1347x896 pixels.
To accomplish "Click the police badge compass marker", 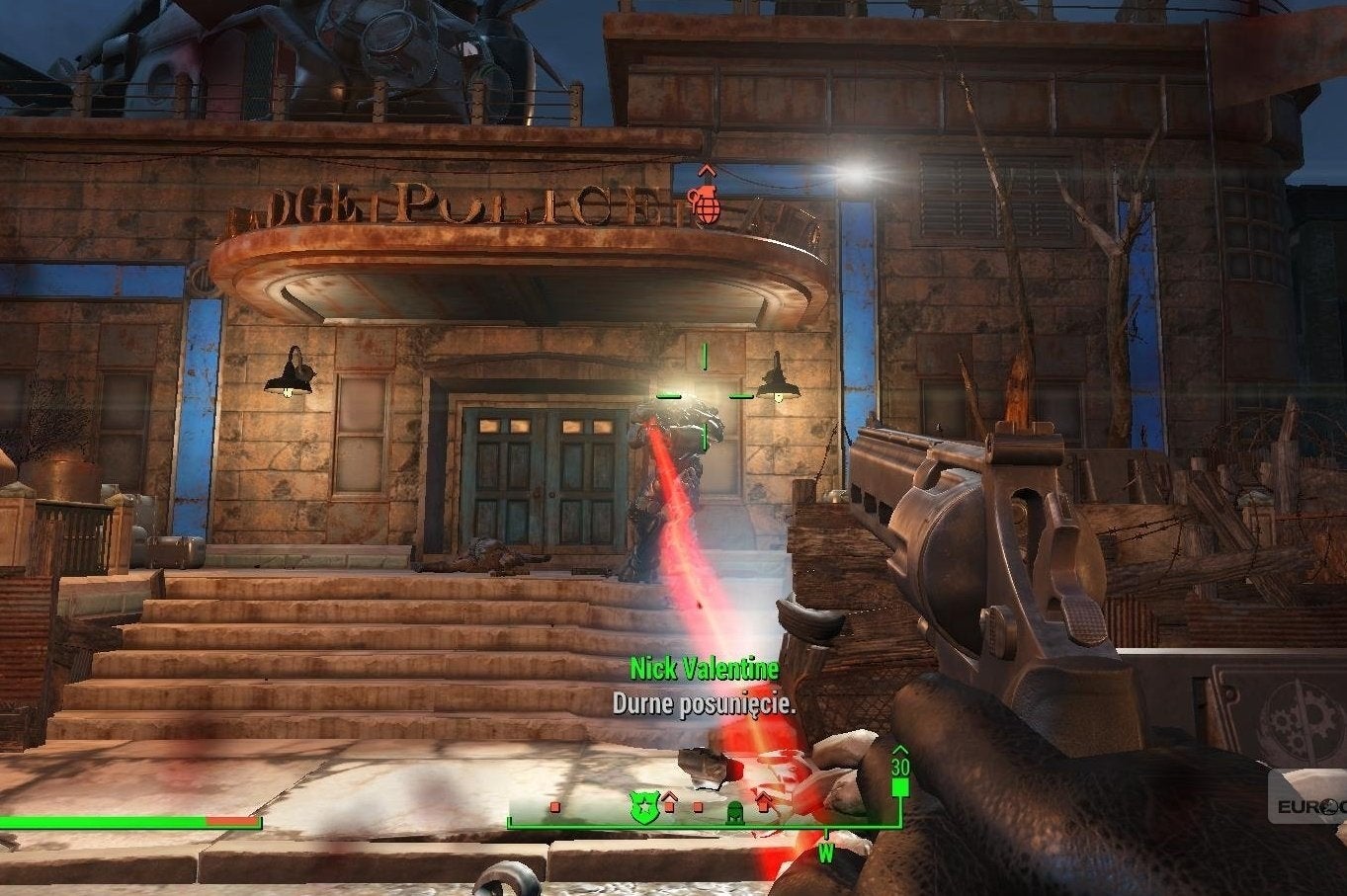I will [642, 806].
